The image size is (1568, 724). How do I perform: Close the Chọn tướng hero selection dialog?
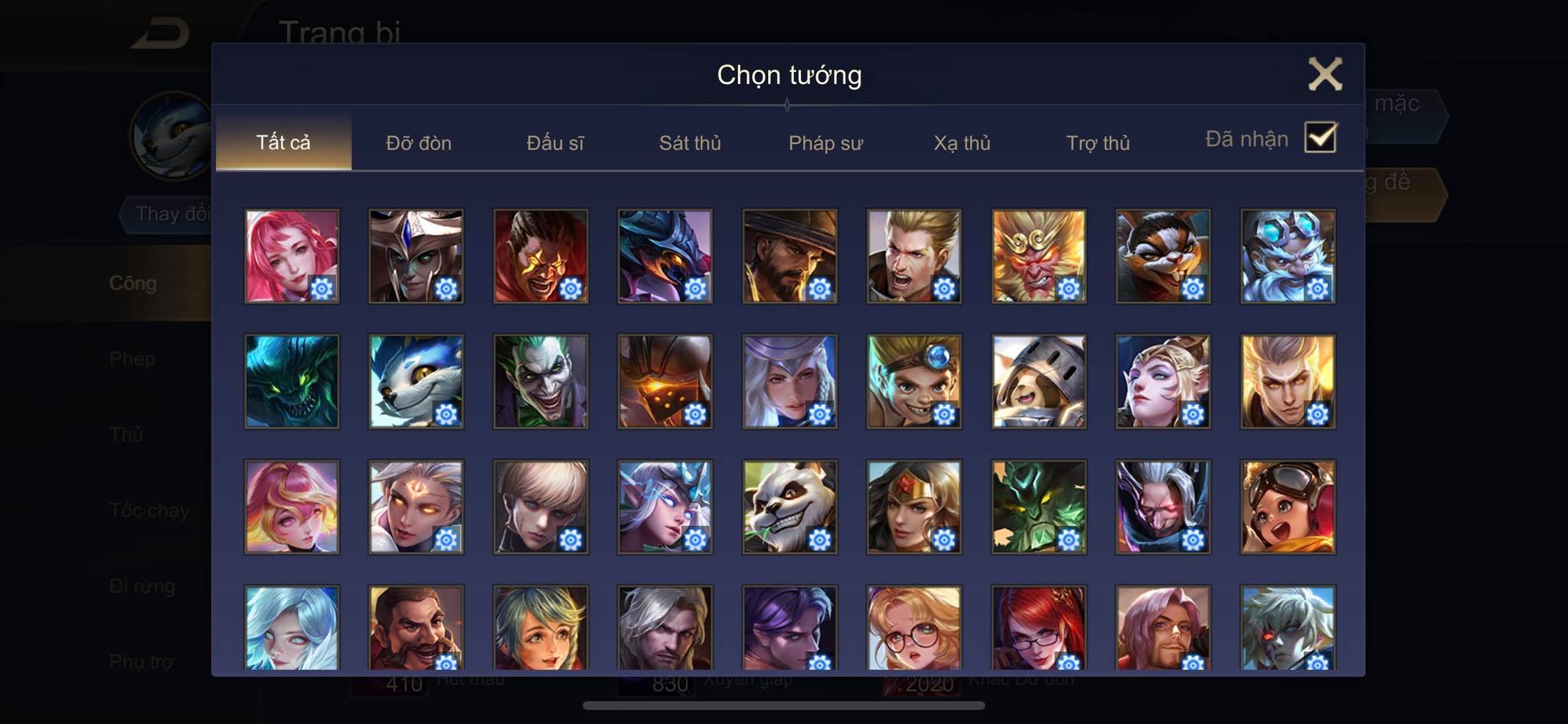[x=1325, y=74]
